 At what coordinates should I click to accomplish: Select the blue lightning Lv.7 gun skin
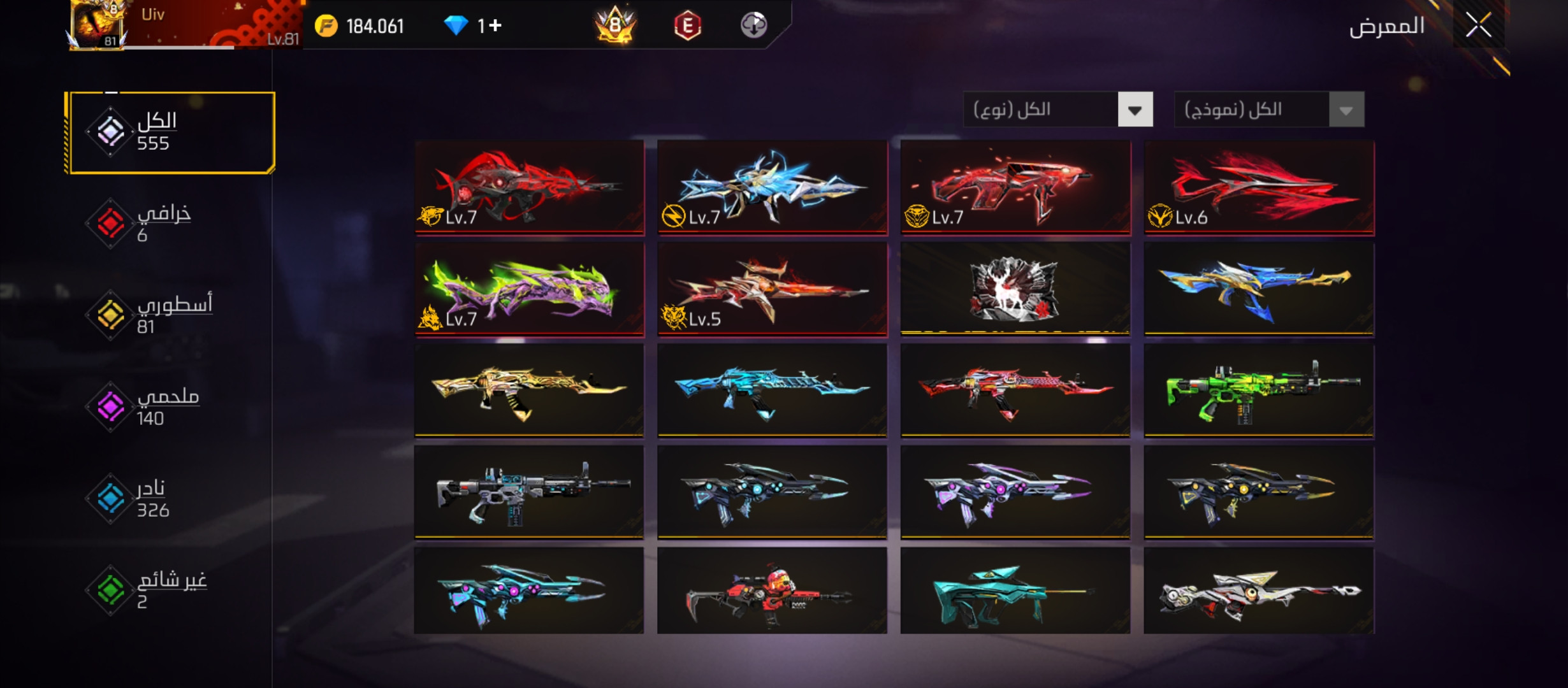(772, 187)
